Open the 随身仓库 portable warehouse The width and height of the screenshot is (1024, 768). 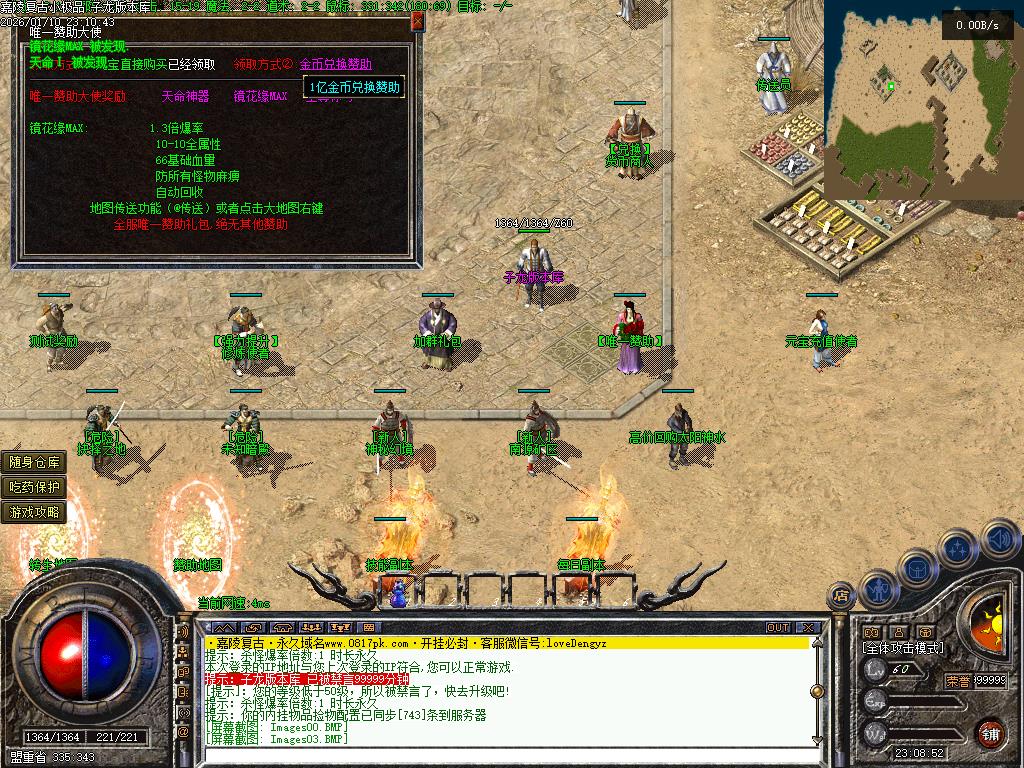35,462
